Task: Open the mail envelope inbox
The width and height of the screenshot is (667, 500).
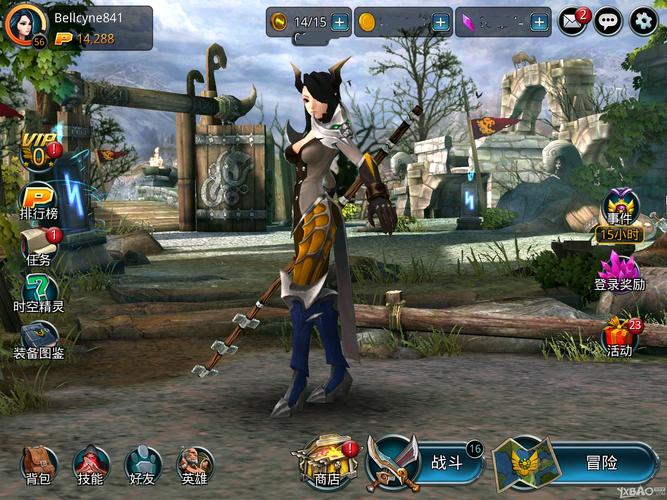Action: click(572, 21)
